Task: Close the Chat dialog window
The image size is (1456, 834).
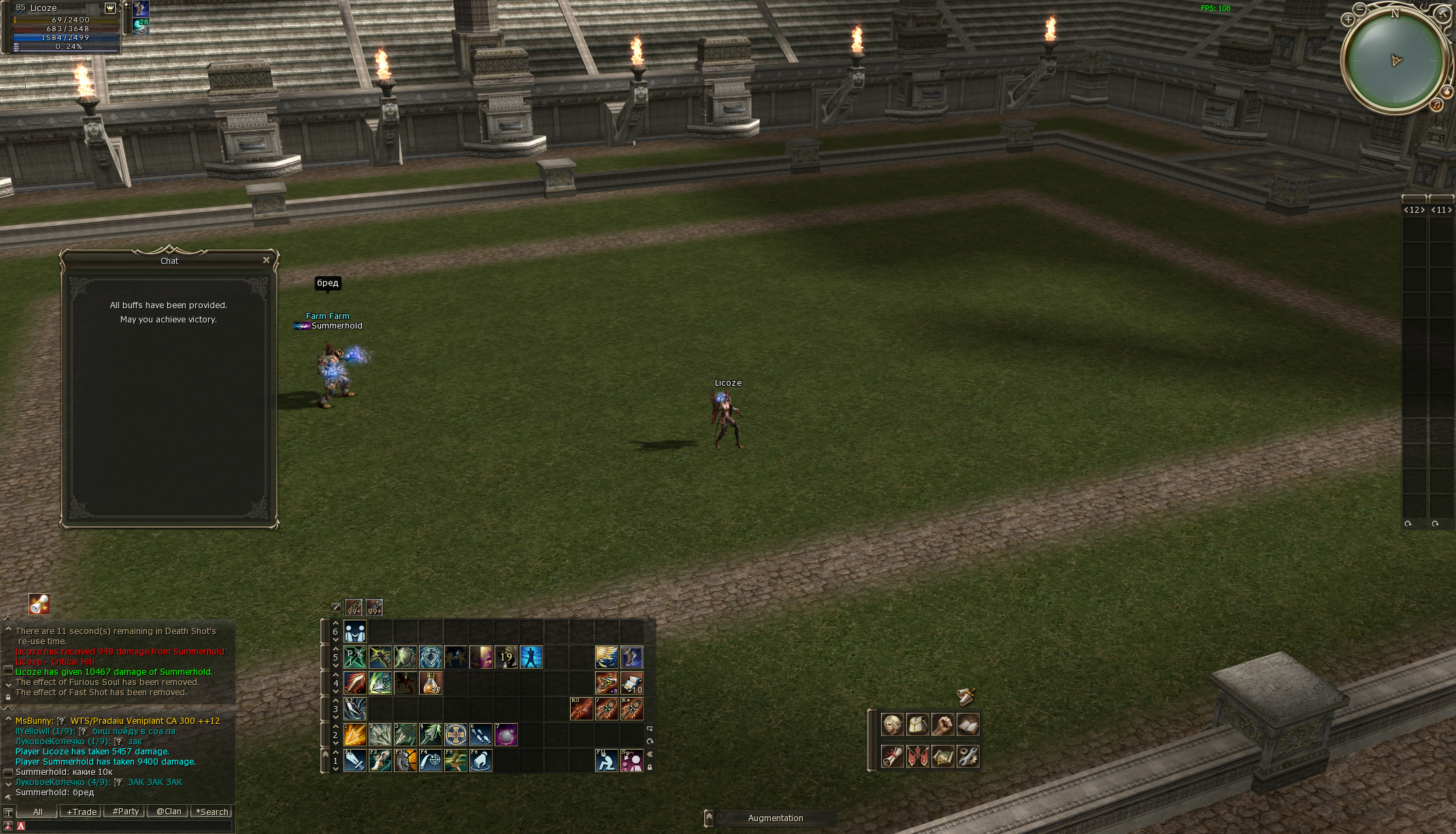Action: coord(266,260)
